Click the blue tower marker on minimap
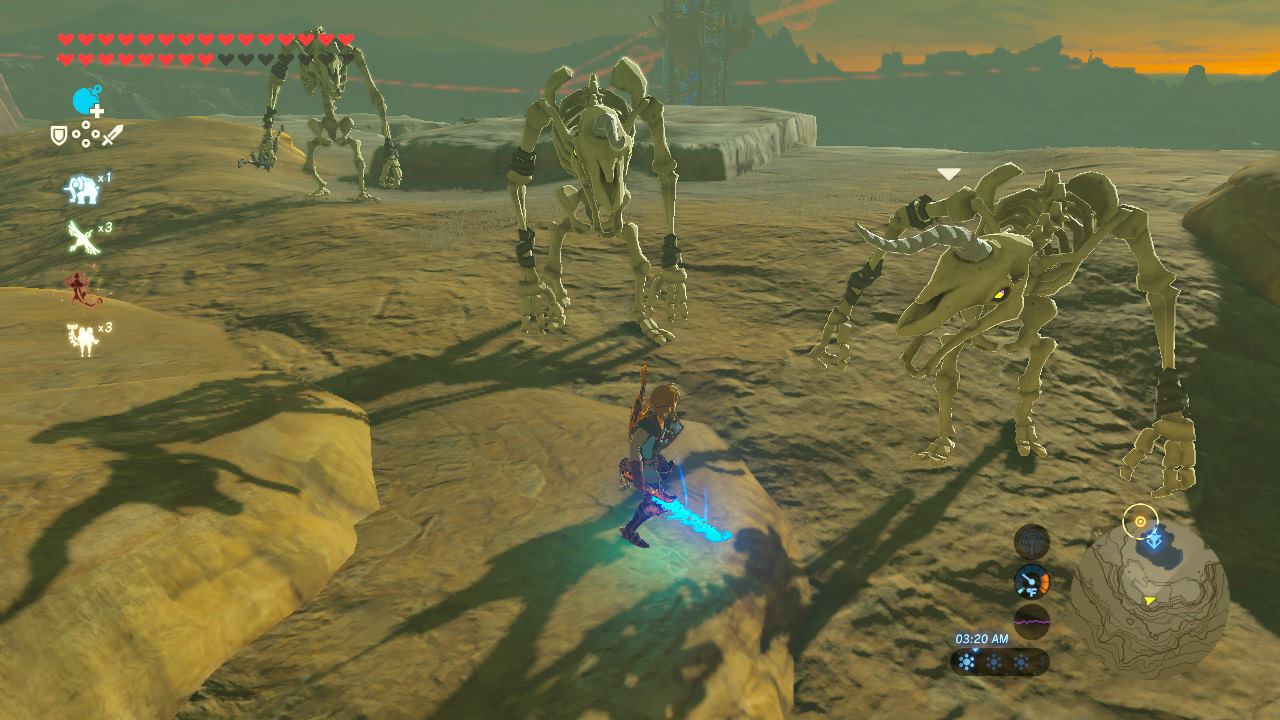The height and width of the screenshot is (720, 1280). coord(1154,540)
